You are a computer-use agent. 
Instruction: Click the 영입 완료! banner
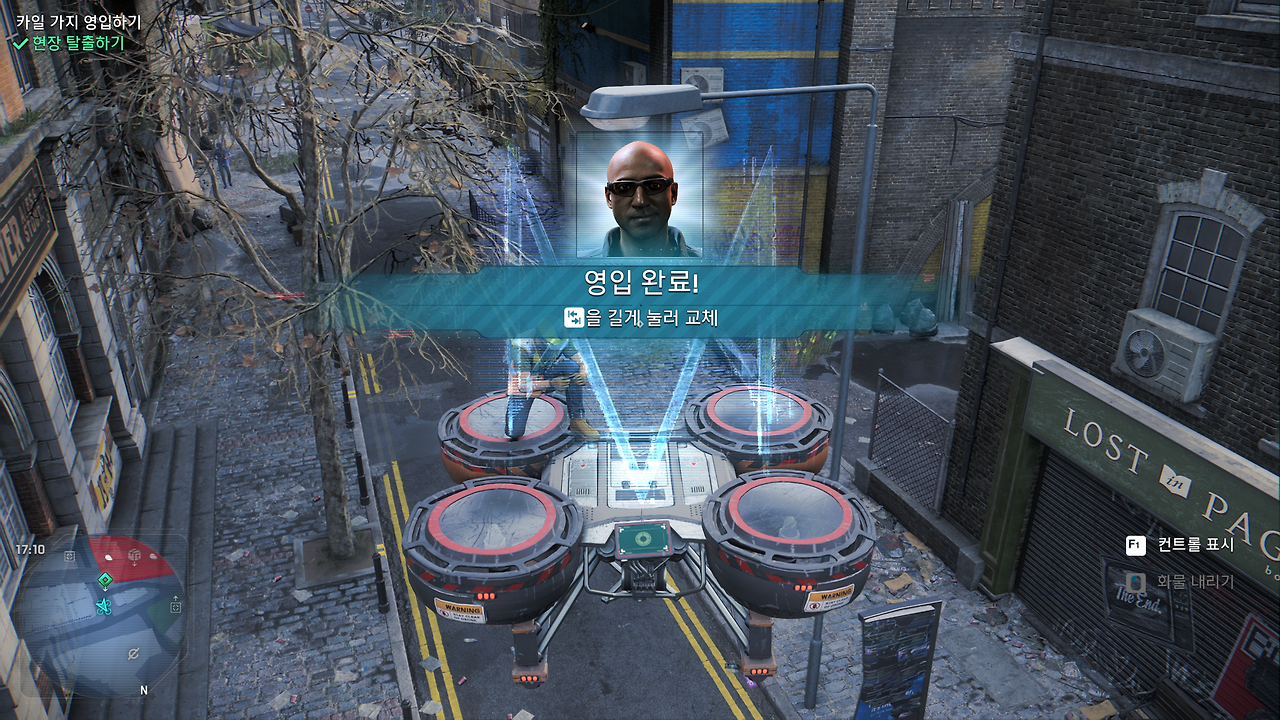[x=640, y=281]
